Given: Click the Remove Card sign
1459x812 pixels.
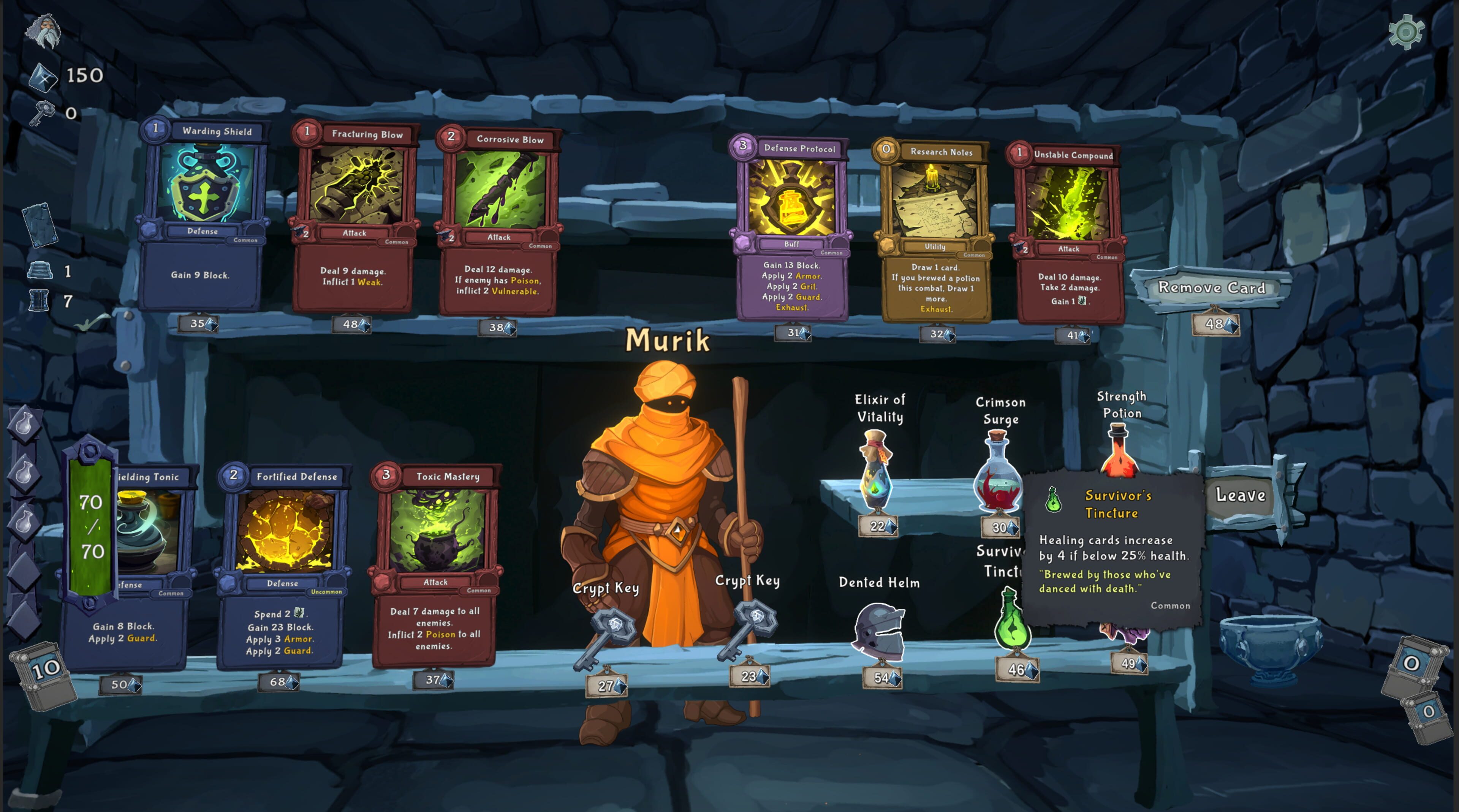Looking at the screenshot, I should tap(1211, 288).
